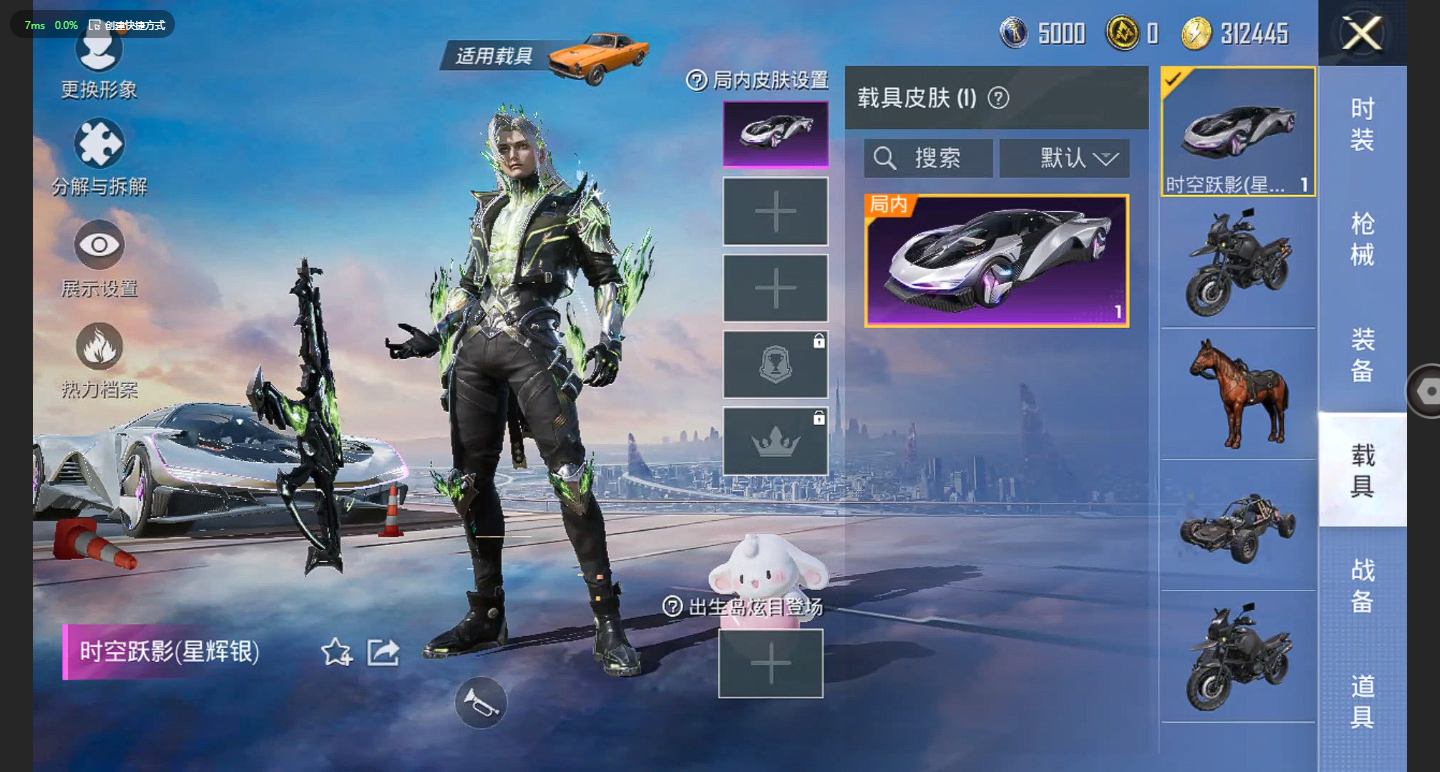
Task: Click the horn button below the character
Action: pos(481,703)
